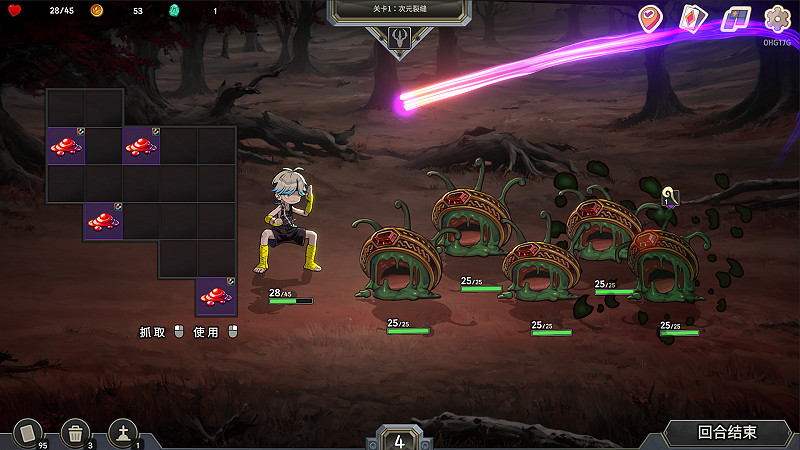Image resolution: width=800 pixels, height=450 pixels.
Task: Show the draw pile with 95 cards
Action: (x=28, y=433)
